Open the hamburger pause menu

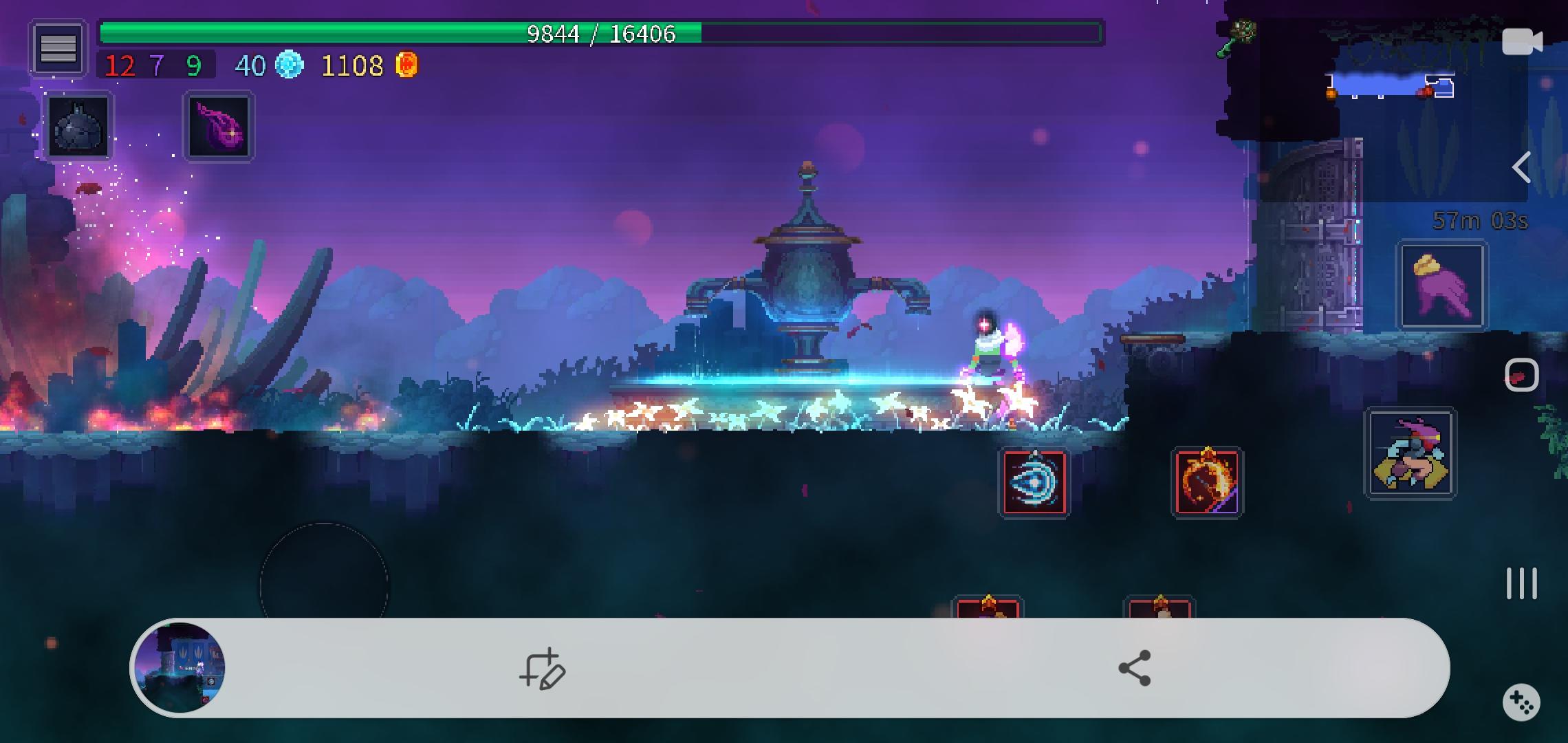point(58,47)
